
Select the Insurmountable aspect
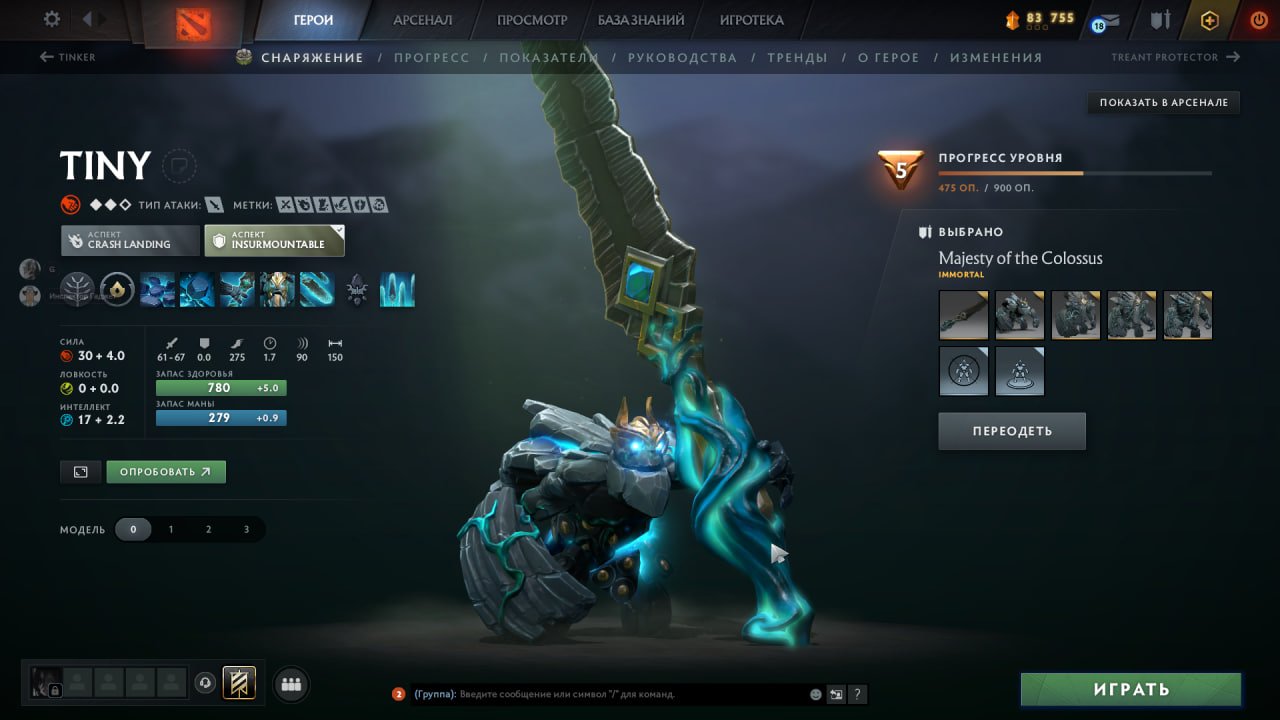274,240
